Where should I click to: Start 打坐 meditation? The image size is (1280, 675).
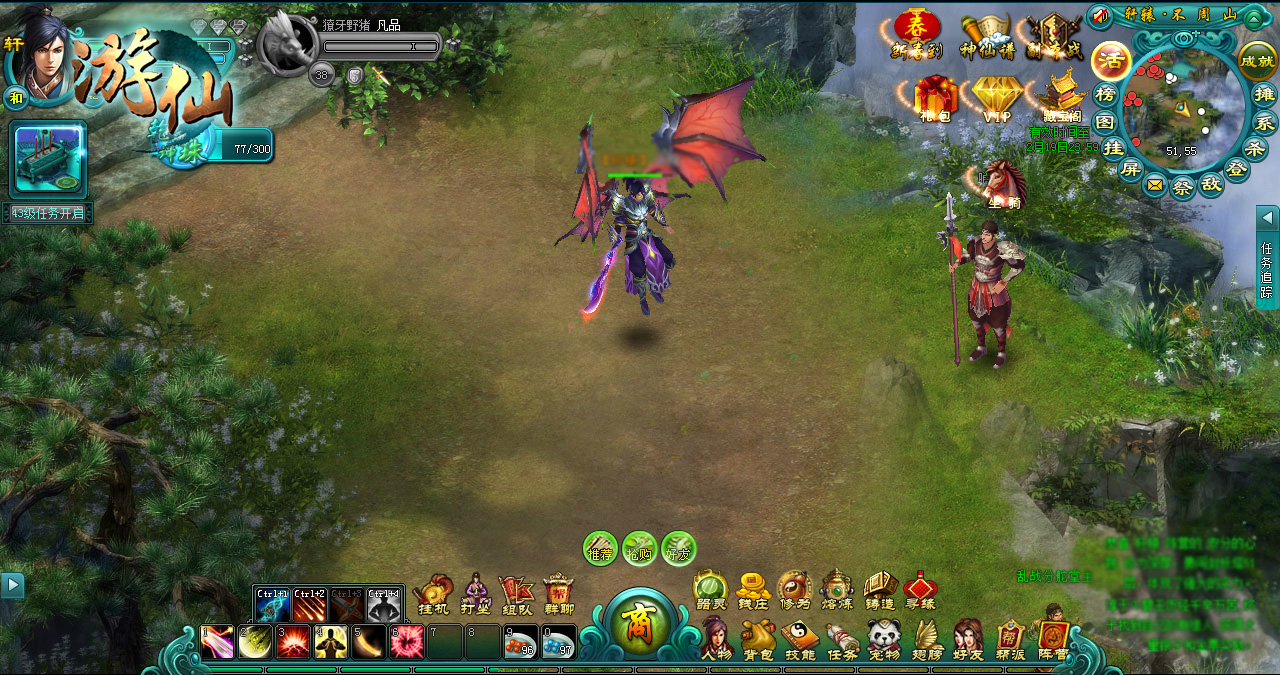476,594
